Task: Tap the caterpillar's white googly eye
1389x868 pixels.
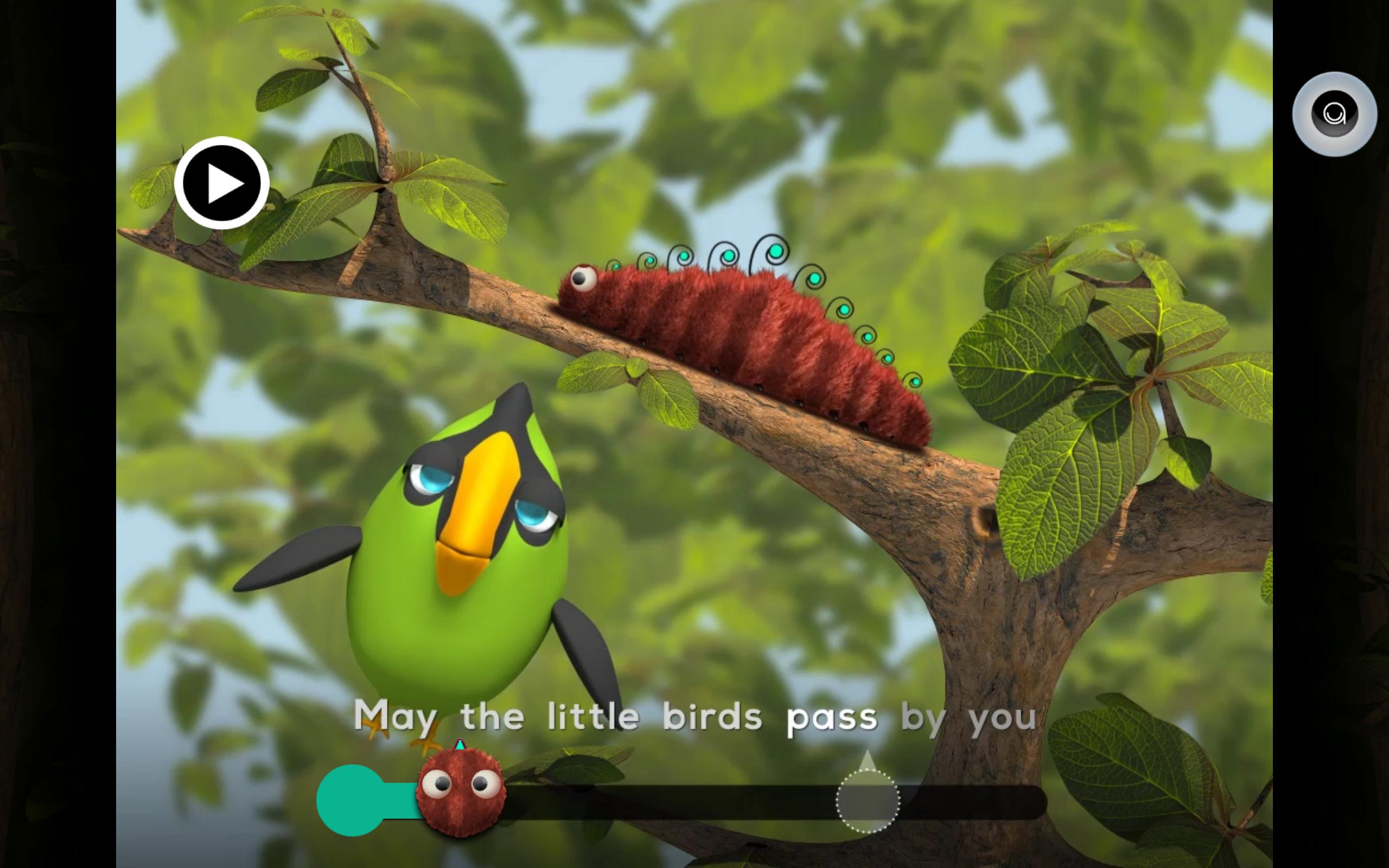Action: 583,280
